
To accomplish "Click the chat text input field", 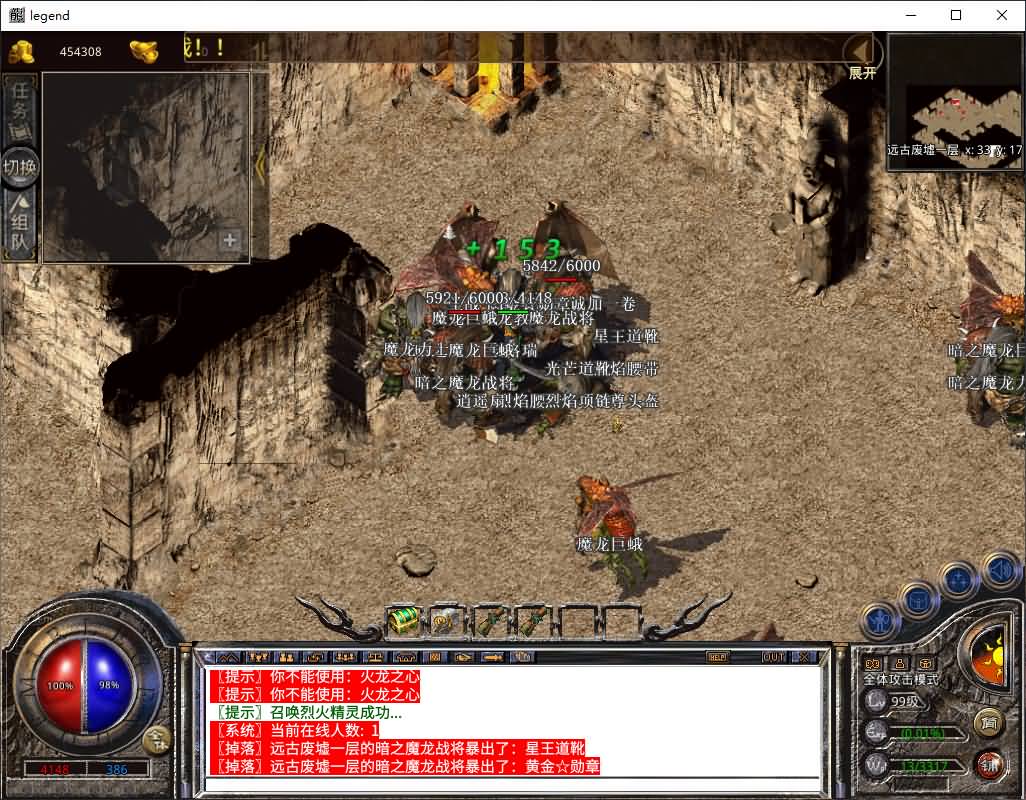I will (510, 783).
